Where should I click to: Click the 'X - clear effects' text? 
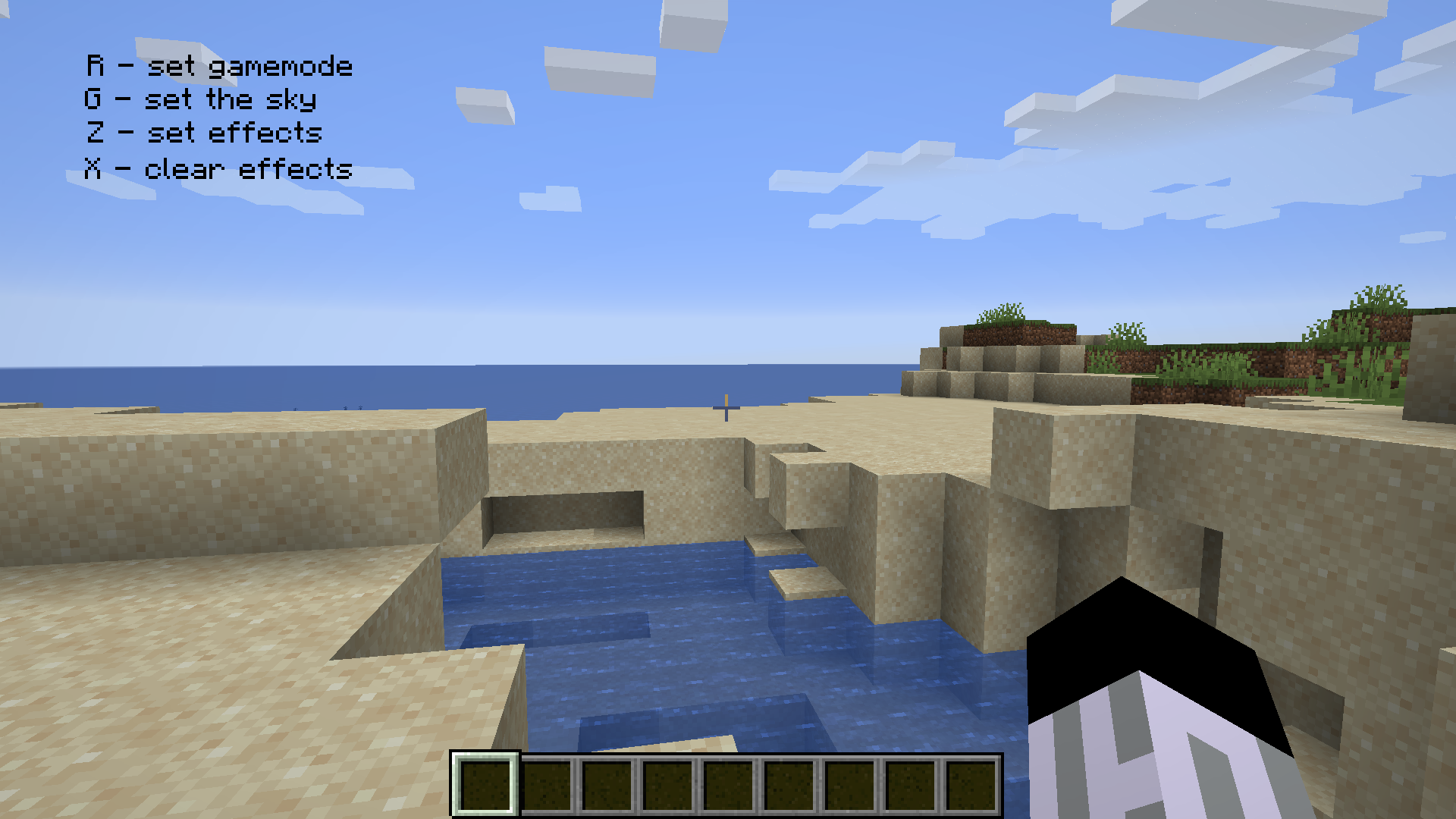pos(218,168)
